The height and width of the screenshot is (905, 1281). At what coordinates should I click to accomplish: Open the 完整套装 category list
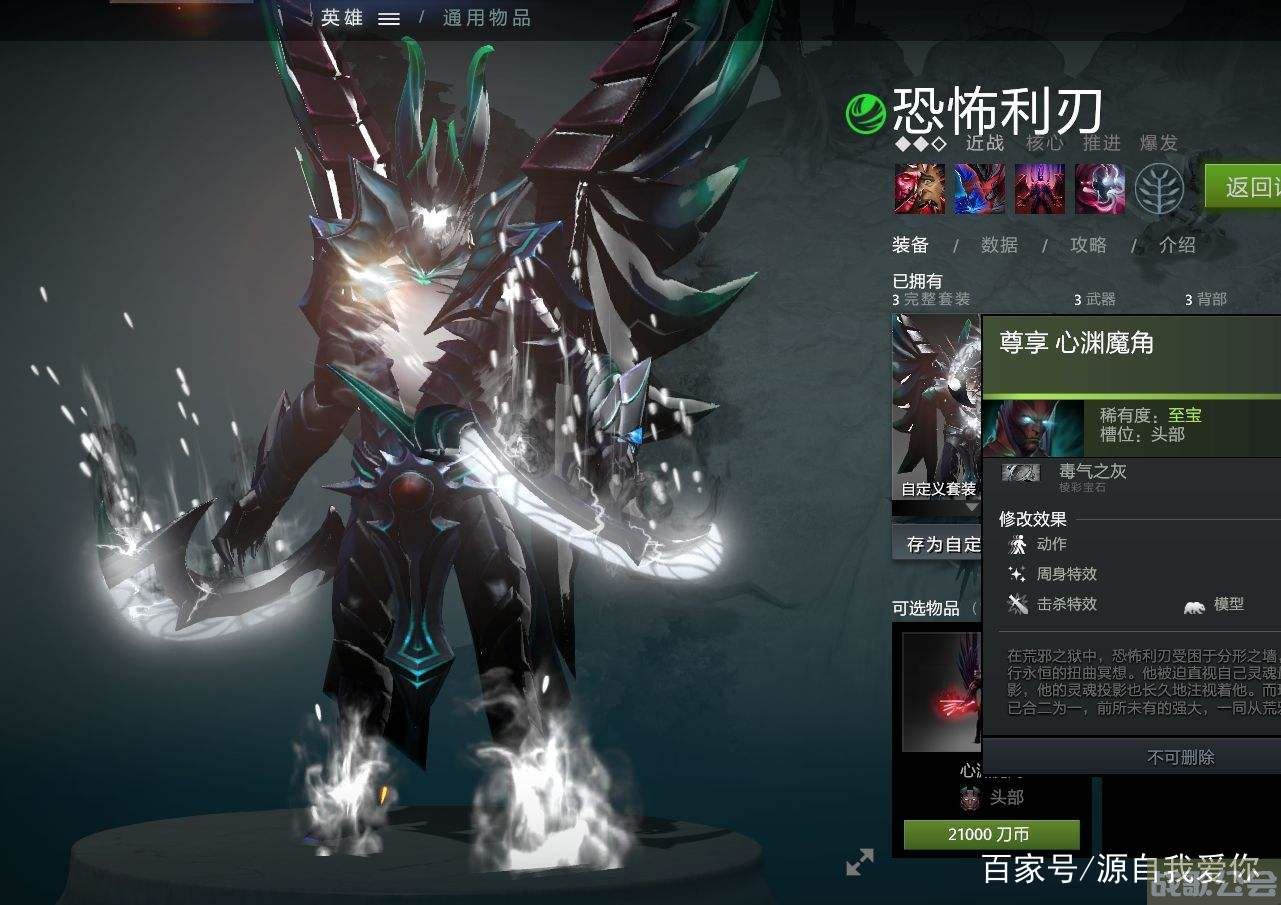(x=932, y=298)
